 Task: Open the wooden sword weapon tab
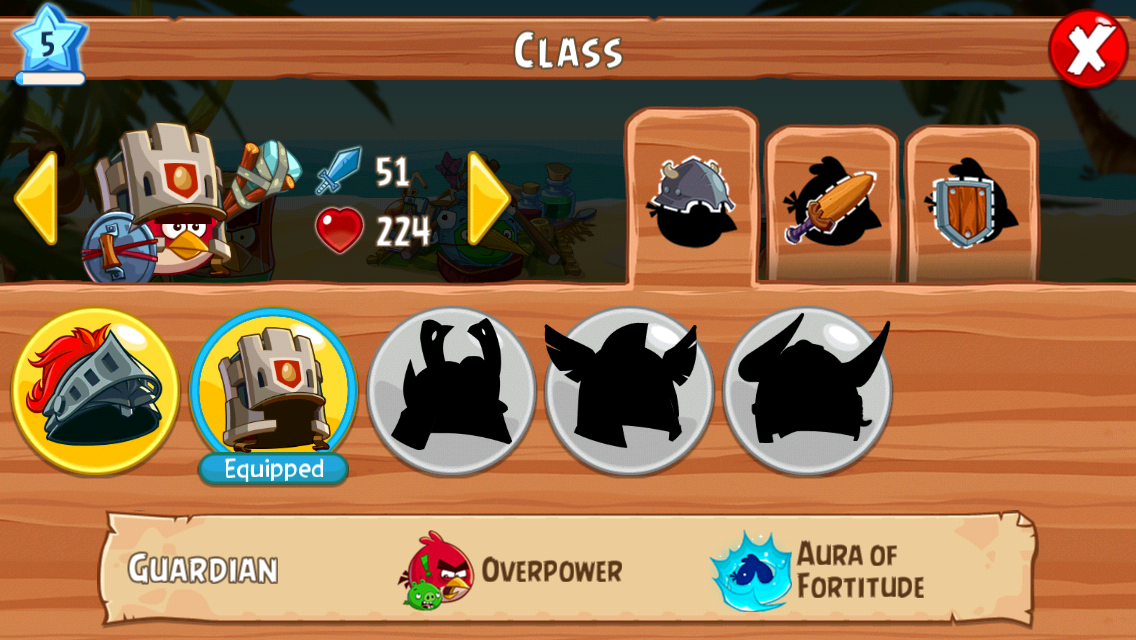[831, 205]
